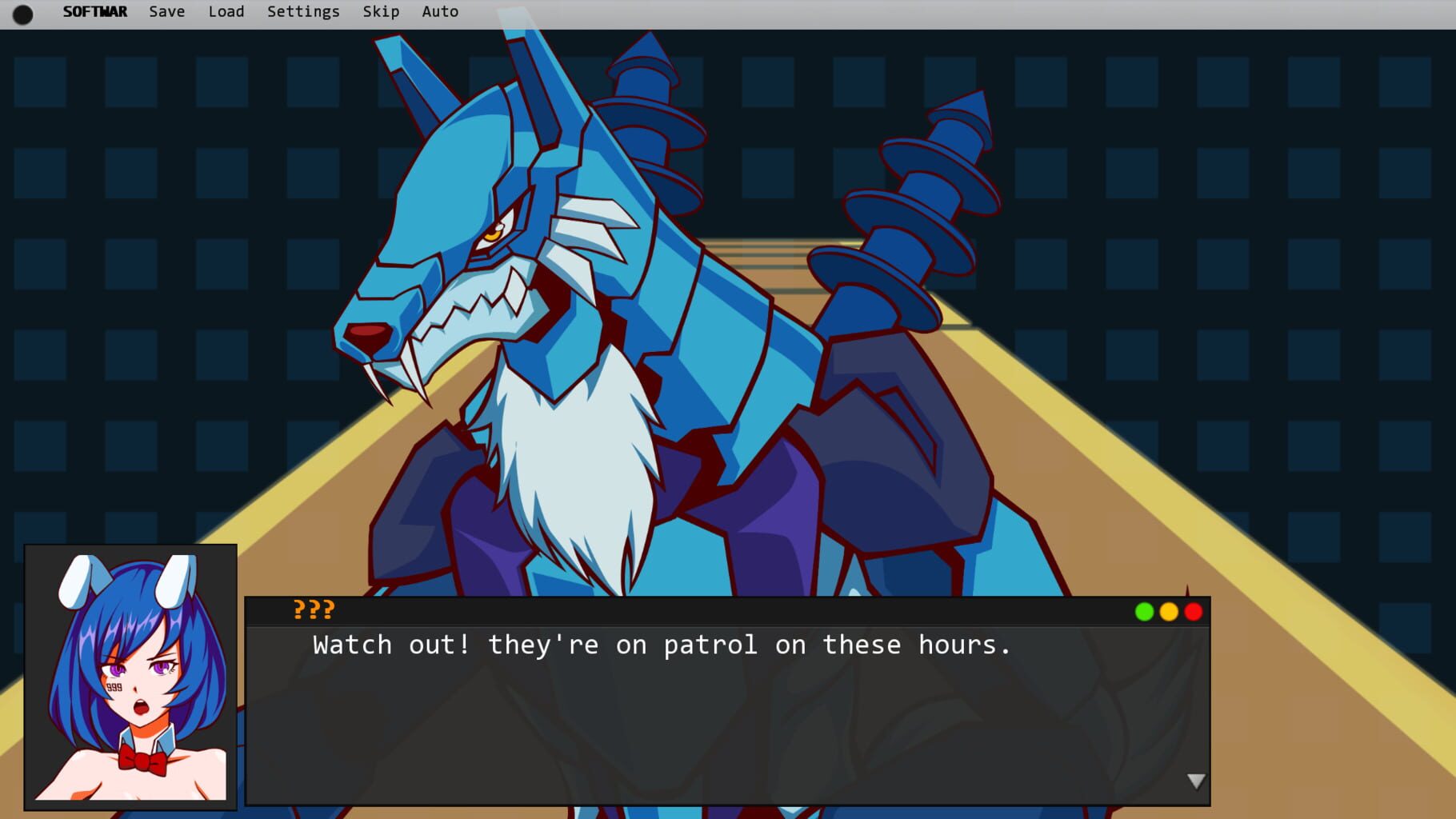Select the Save menu item

pyautogui.click(x=166, y=11)
